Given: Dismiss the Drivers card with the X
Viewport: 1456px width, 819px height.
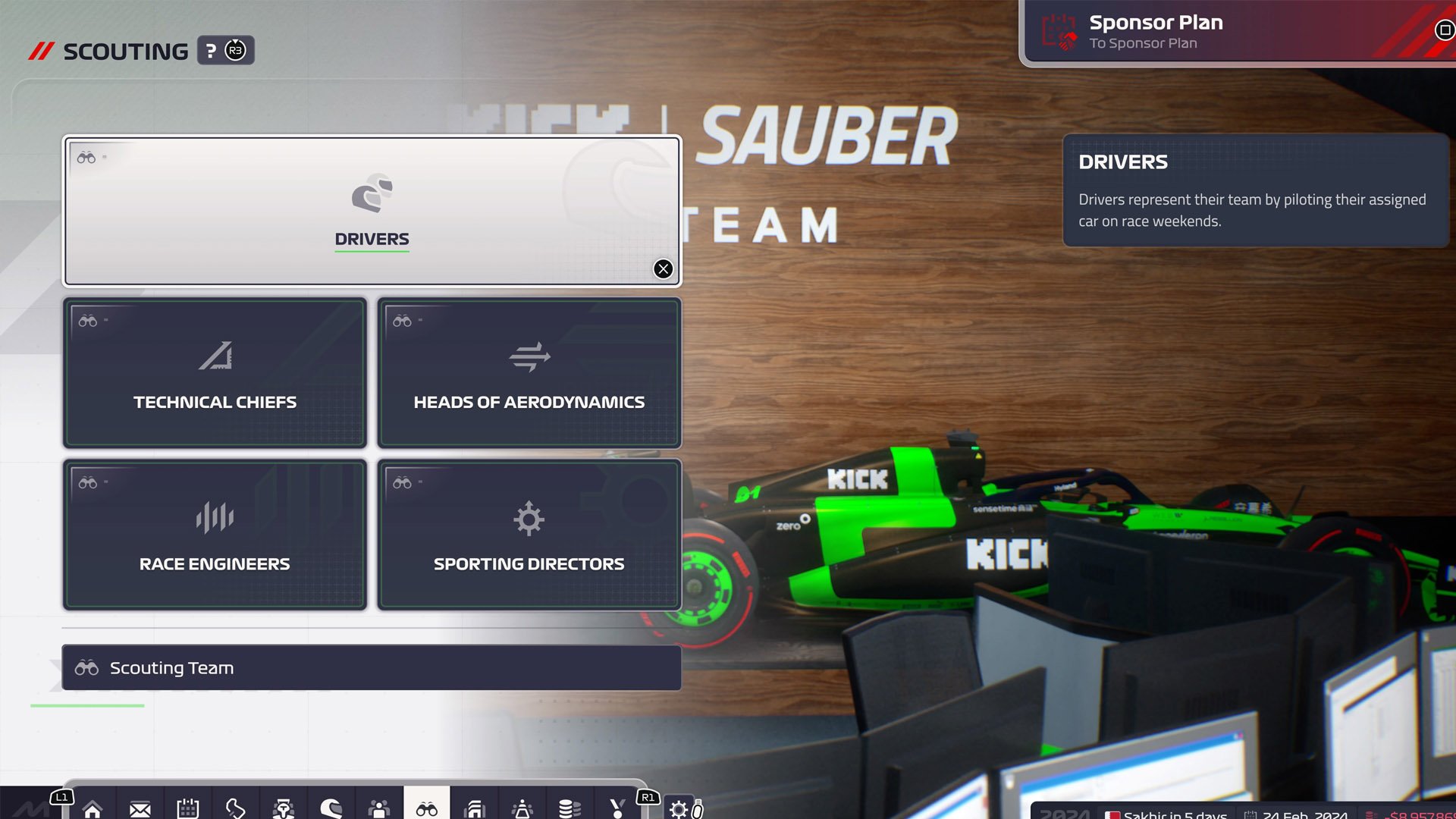Looking at the screenshot, I should click(663, 269).
